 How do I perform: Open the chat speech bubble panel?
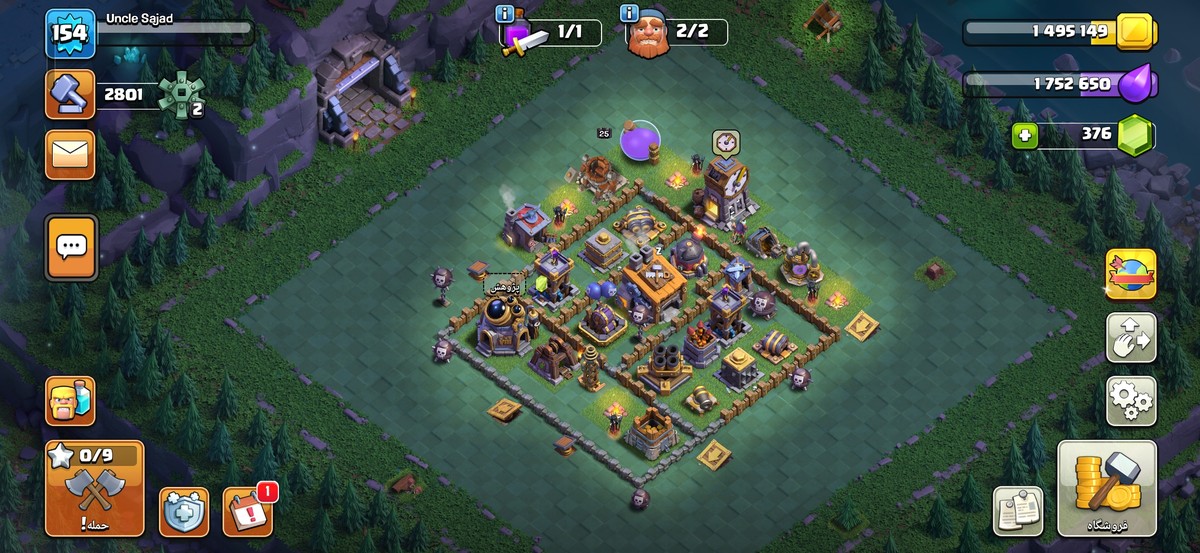click(70, 246)
